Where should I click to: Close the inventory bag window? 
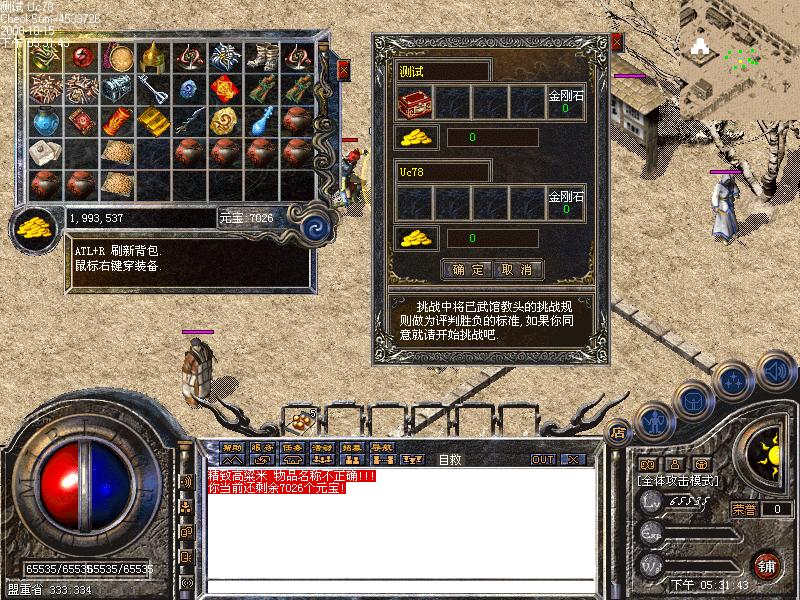[x=343, y=70]
